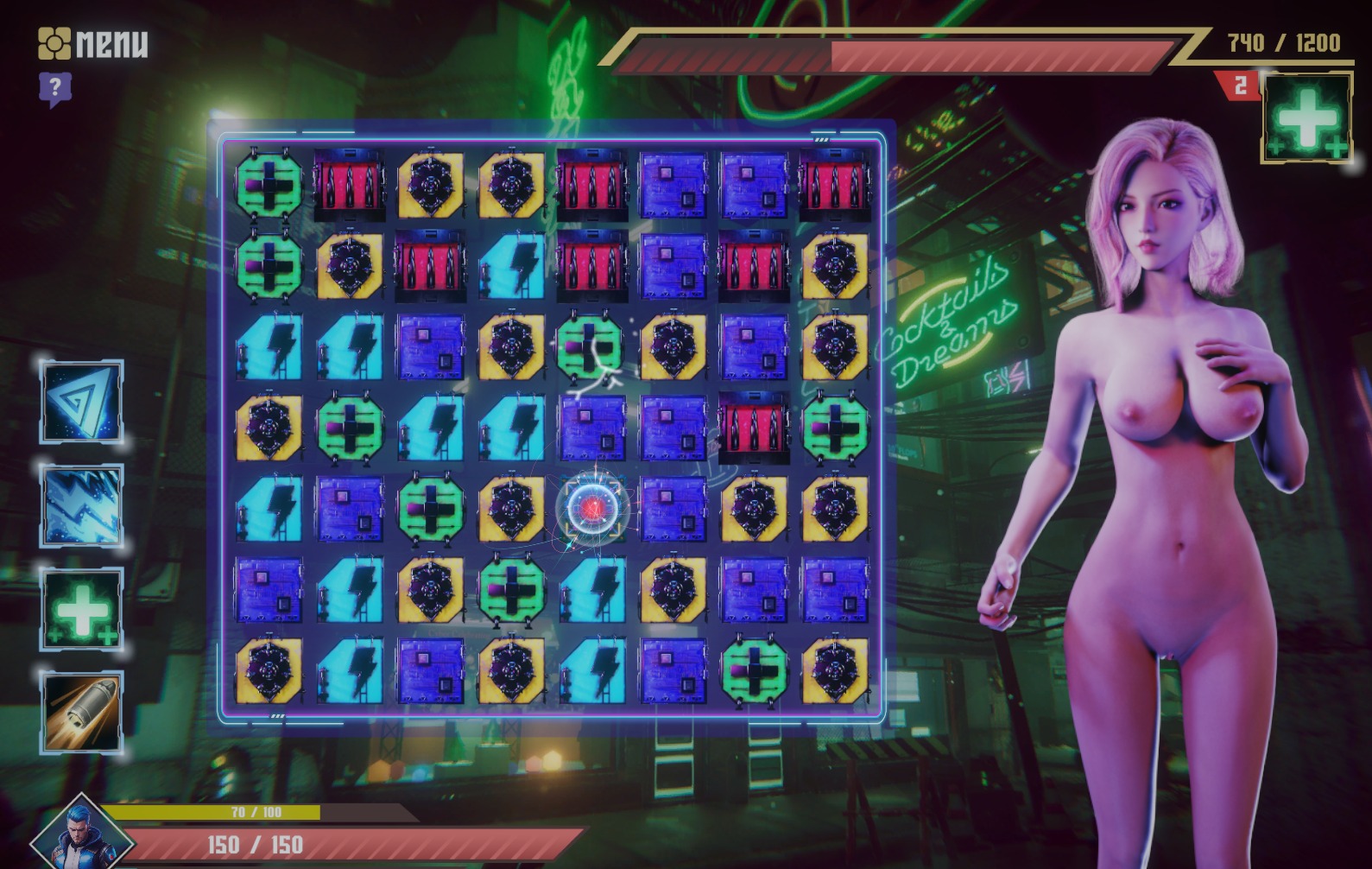Inspect the enemy's green cross skill icon

1306,118
